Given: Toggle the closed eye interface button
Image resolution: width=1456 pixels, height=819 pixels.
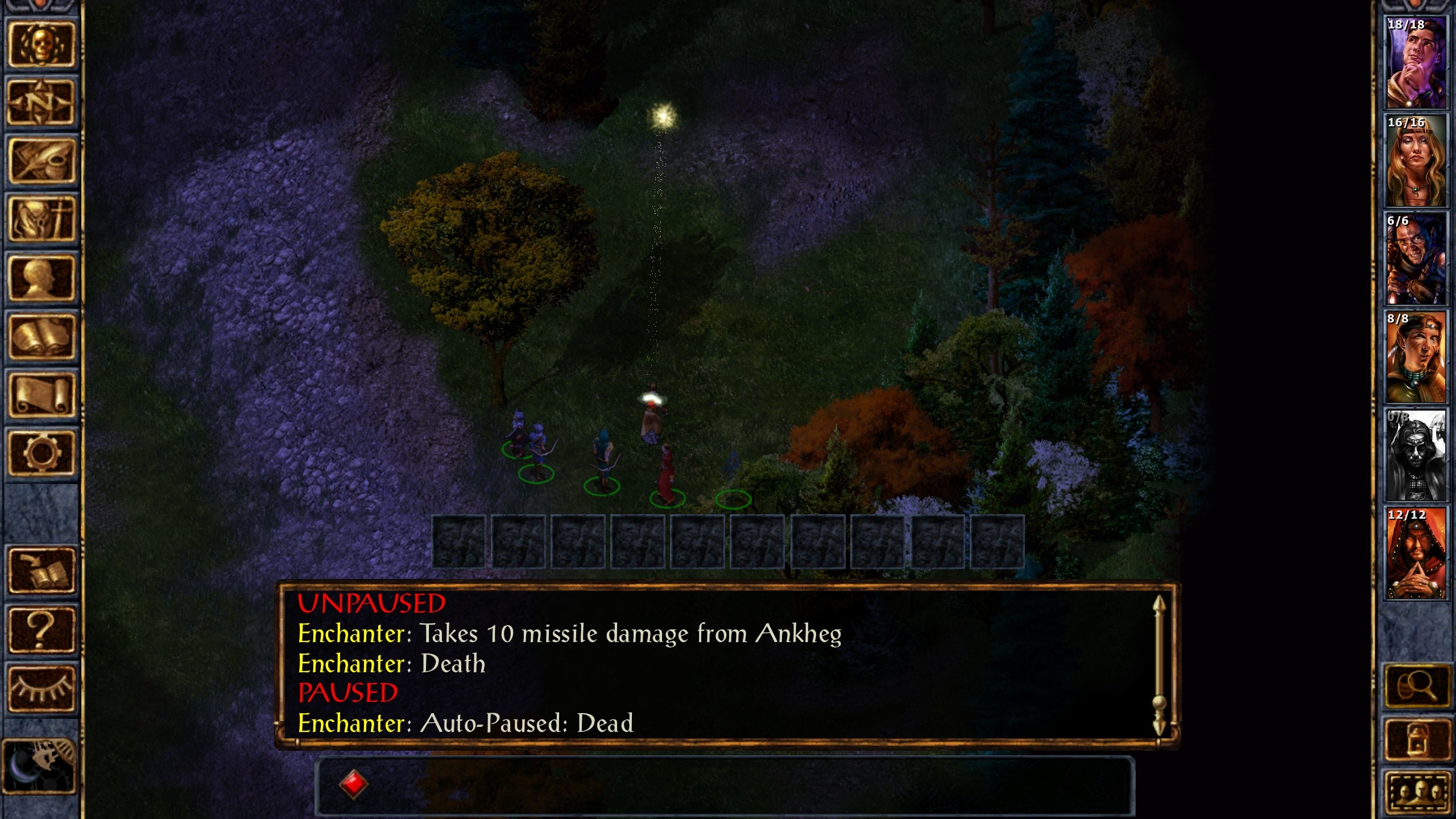Looking at the screenshot, I should point(41,688).
